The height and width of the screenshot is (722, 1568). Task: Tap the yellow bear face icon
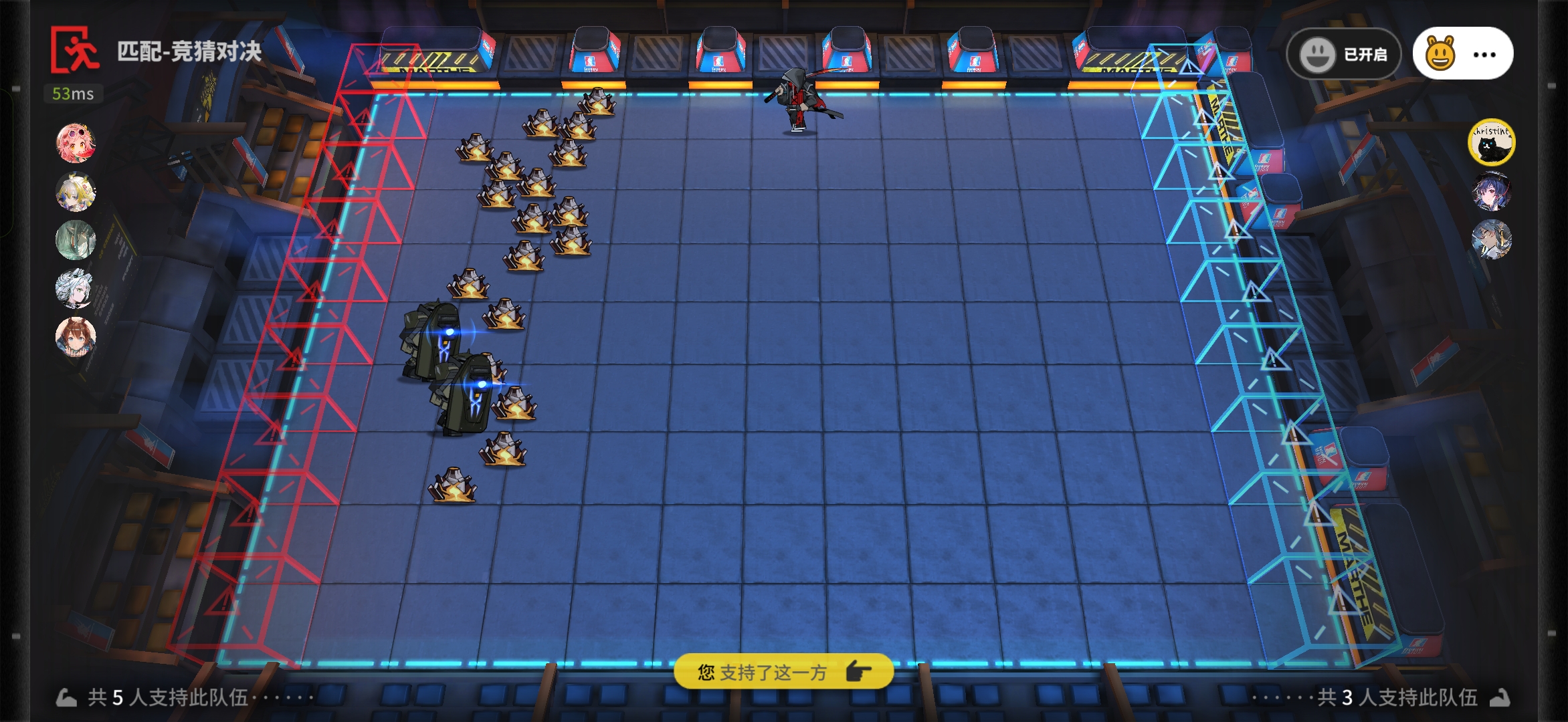1440,54
